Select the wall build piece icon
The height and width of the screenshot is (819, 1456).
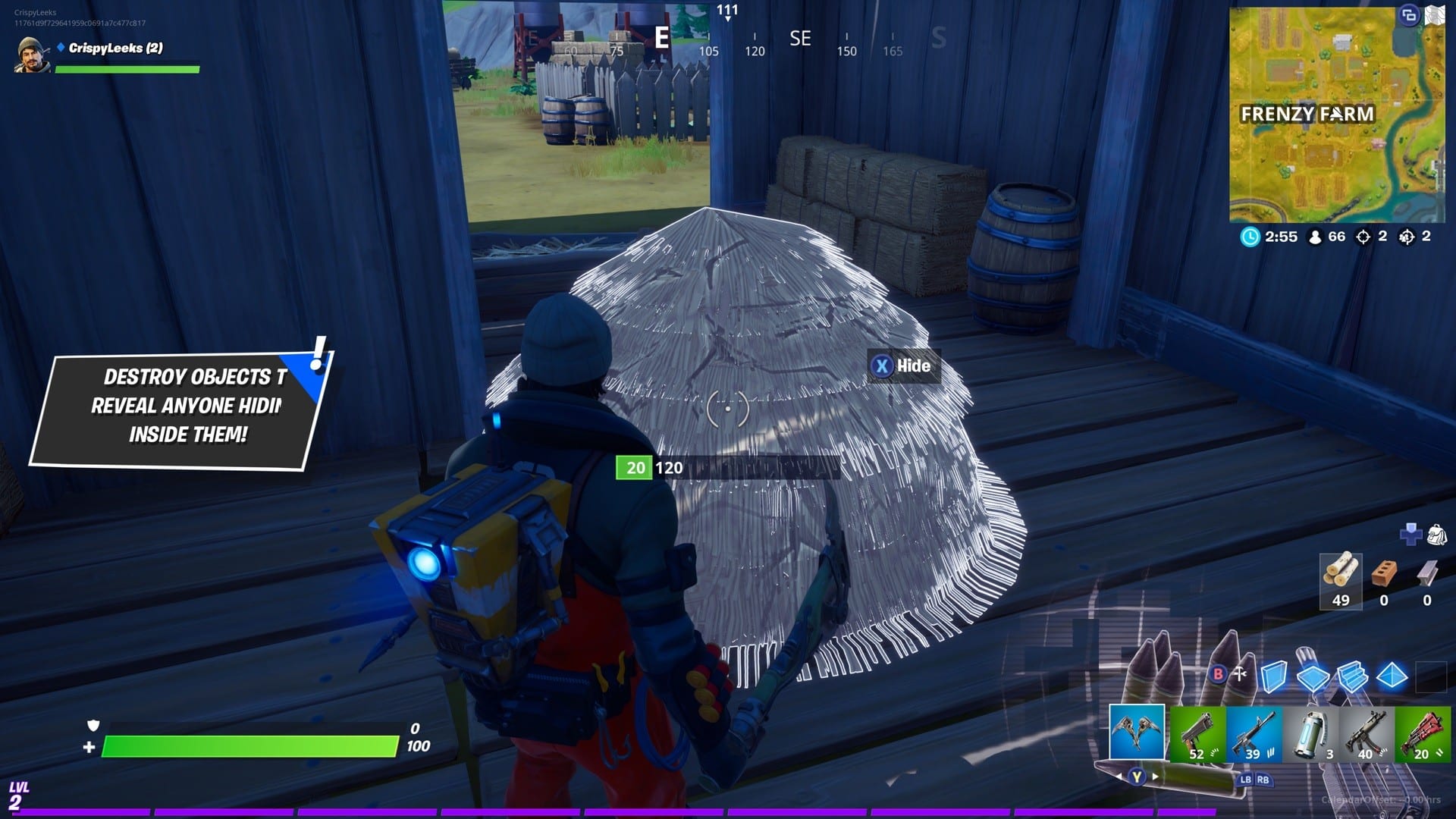tap(1274, 678)
